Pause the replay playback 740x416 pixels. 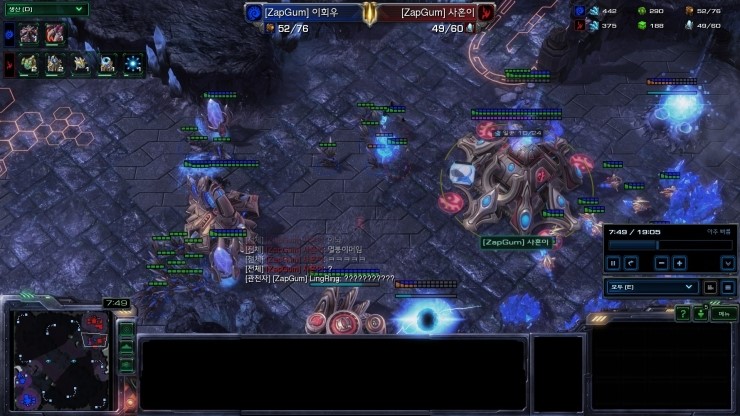pos(614,263)
